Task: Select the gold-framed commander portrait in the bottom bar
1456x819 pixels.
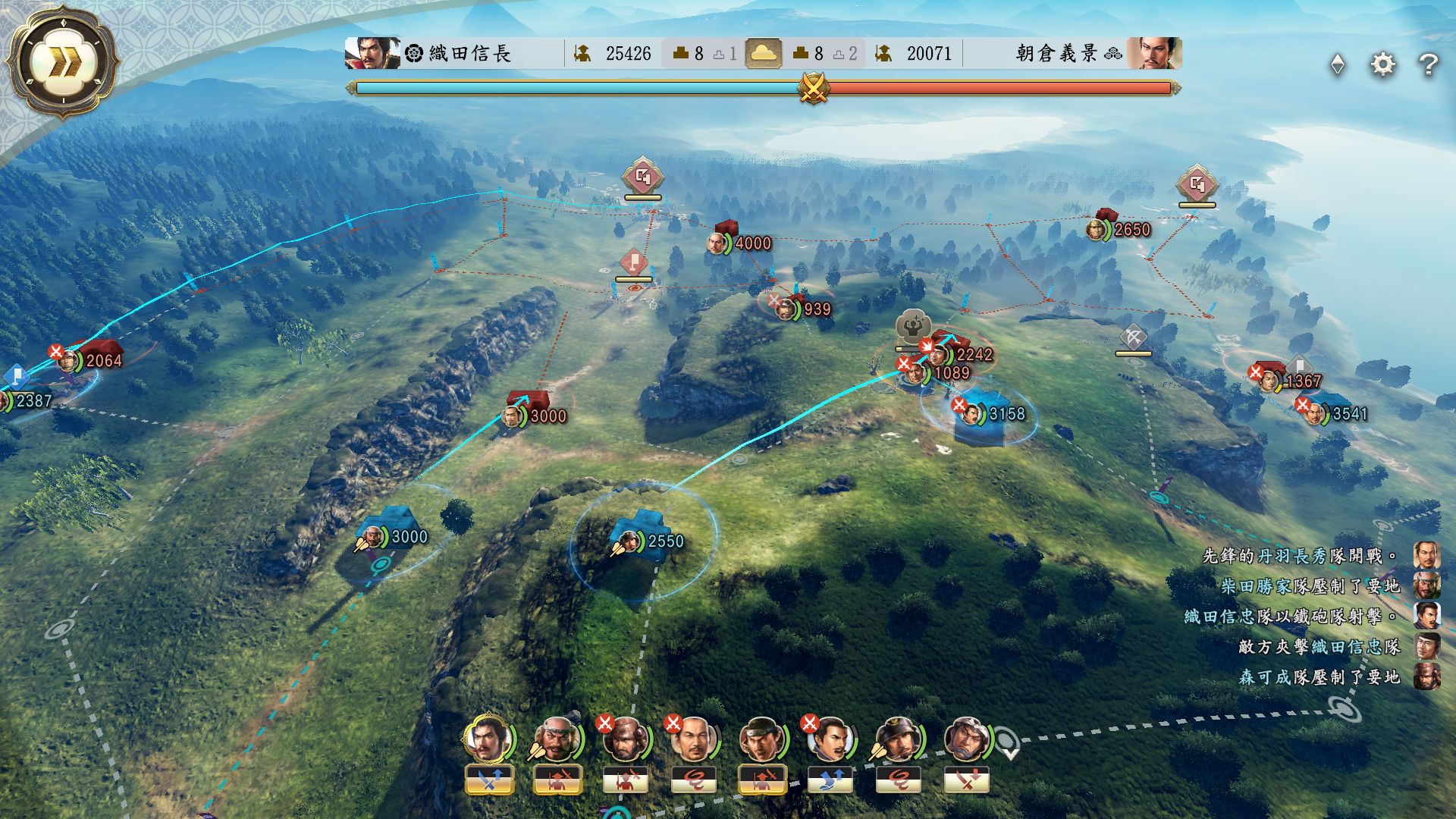Action: tap(488, 739)
